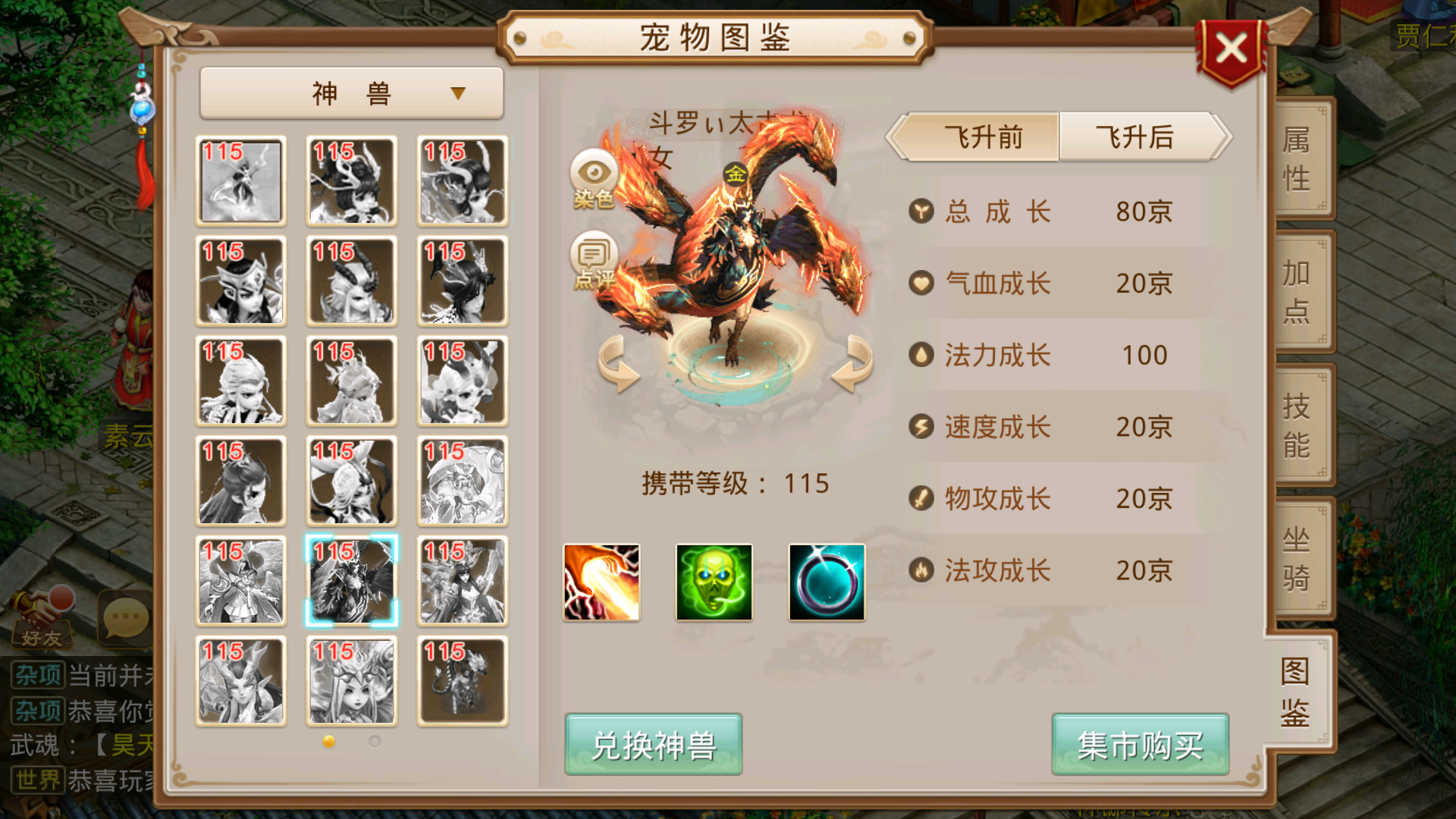Select the flaming palm skill icon
The image size is (1456, 819).
[x=601, y=582]
